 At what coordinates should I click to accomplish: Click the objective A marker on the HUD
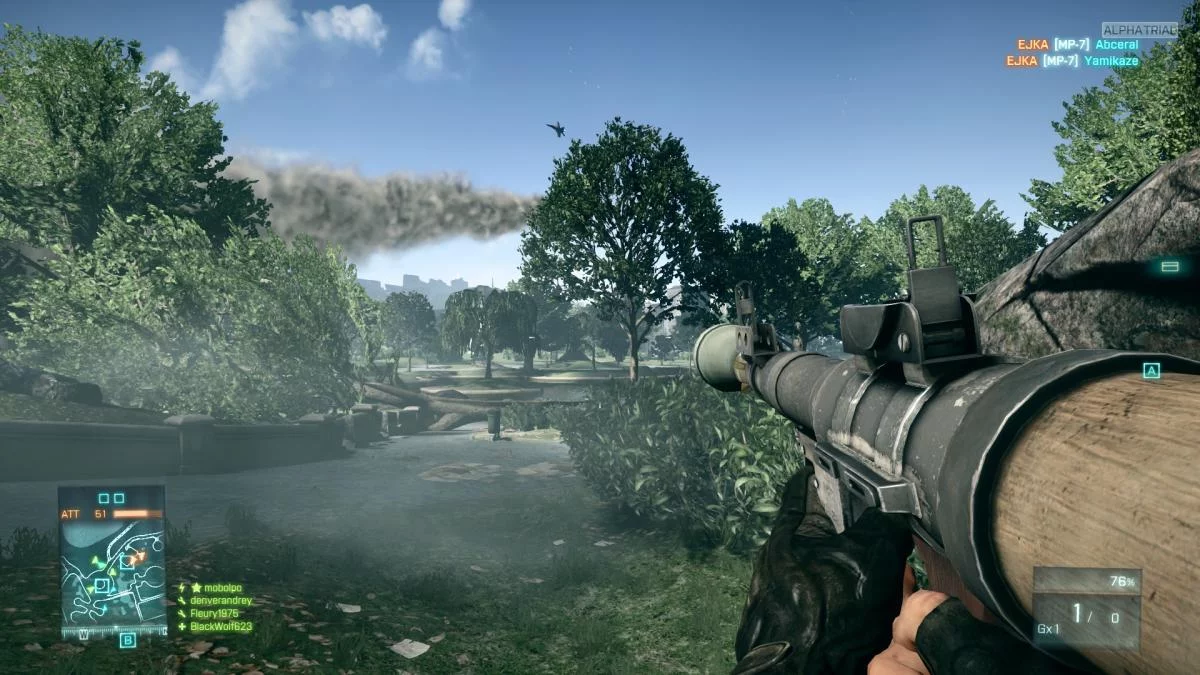pyautogui.click(x=1151, y=371)
